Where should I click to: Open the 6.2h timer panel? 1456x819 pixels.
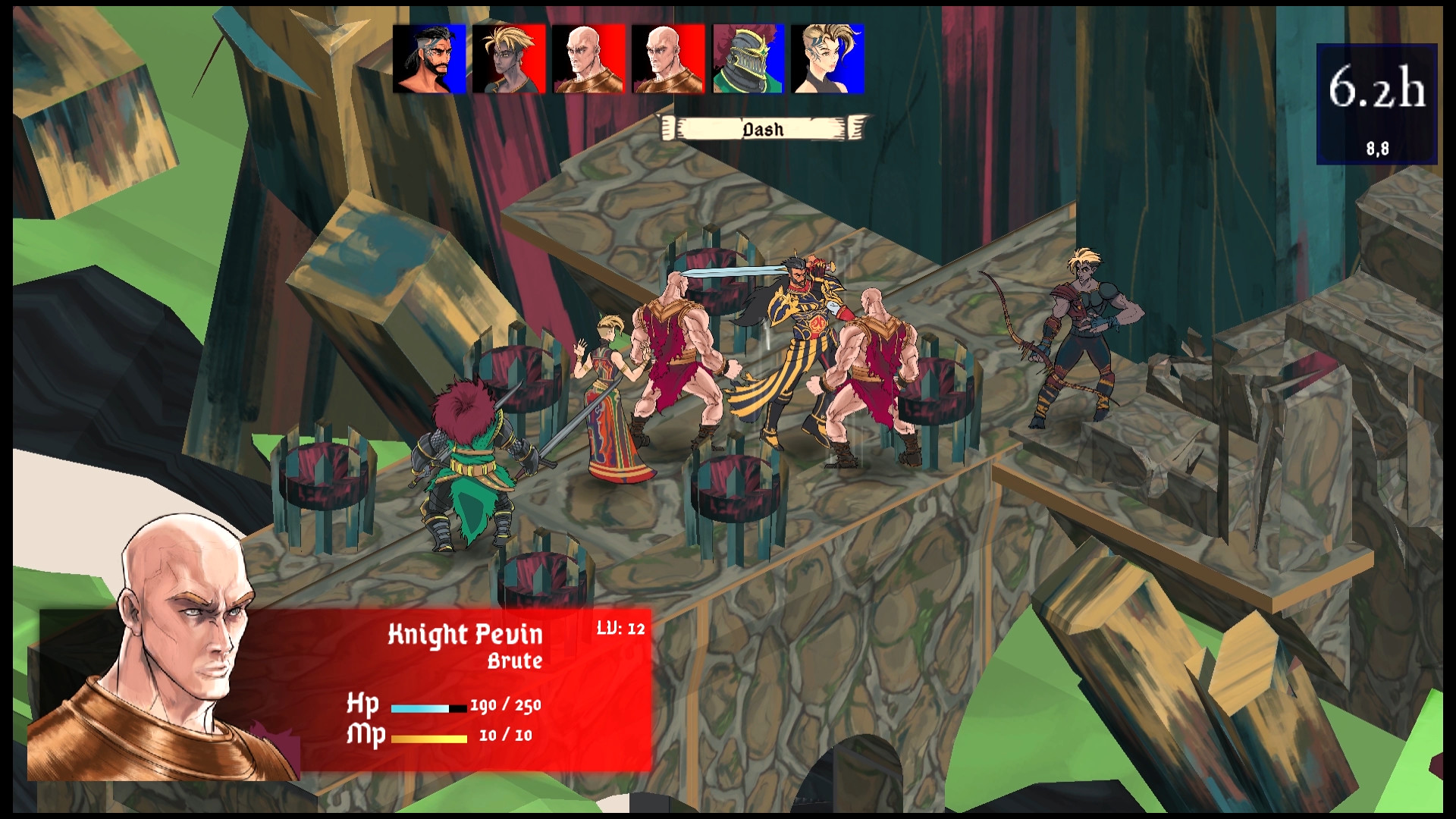coord(1377,87)
